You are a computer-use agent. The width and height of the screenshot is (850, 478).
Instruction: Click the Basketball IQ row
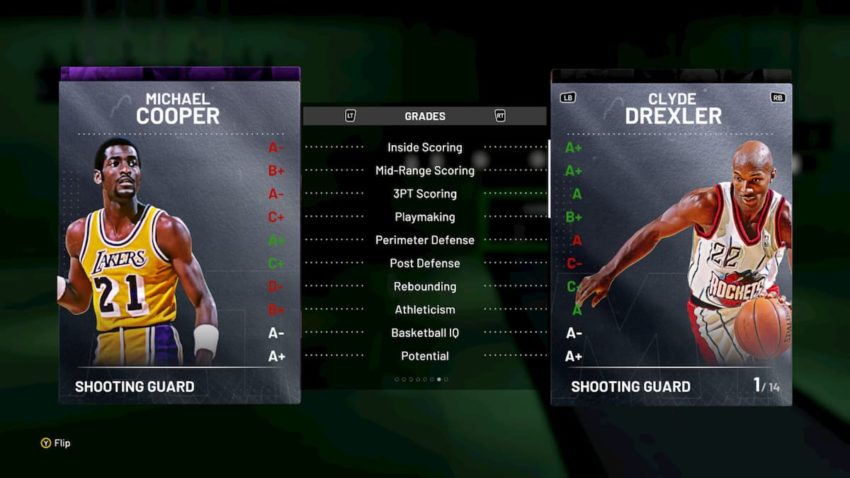[425, 333]
